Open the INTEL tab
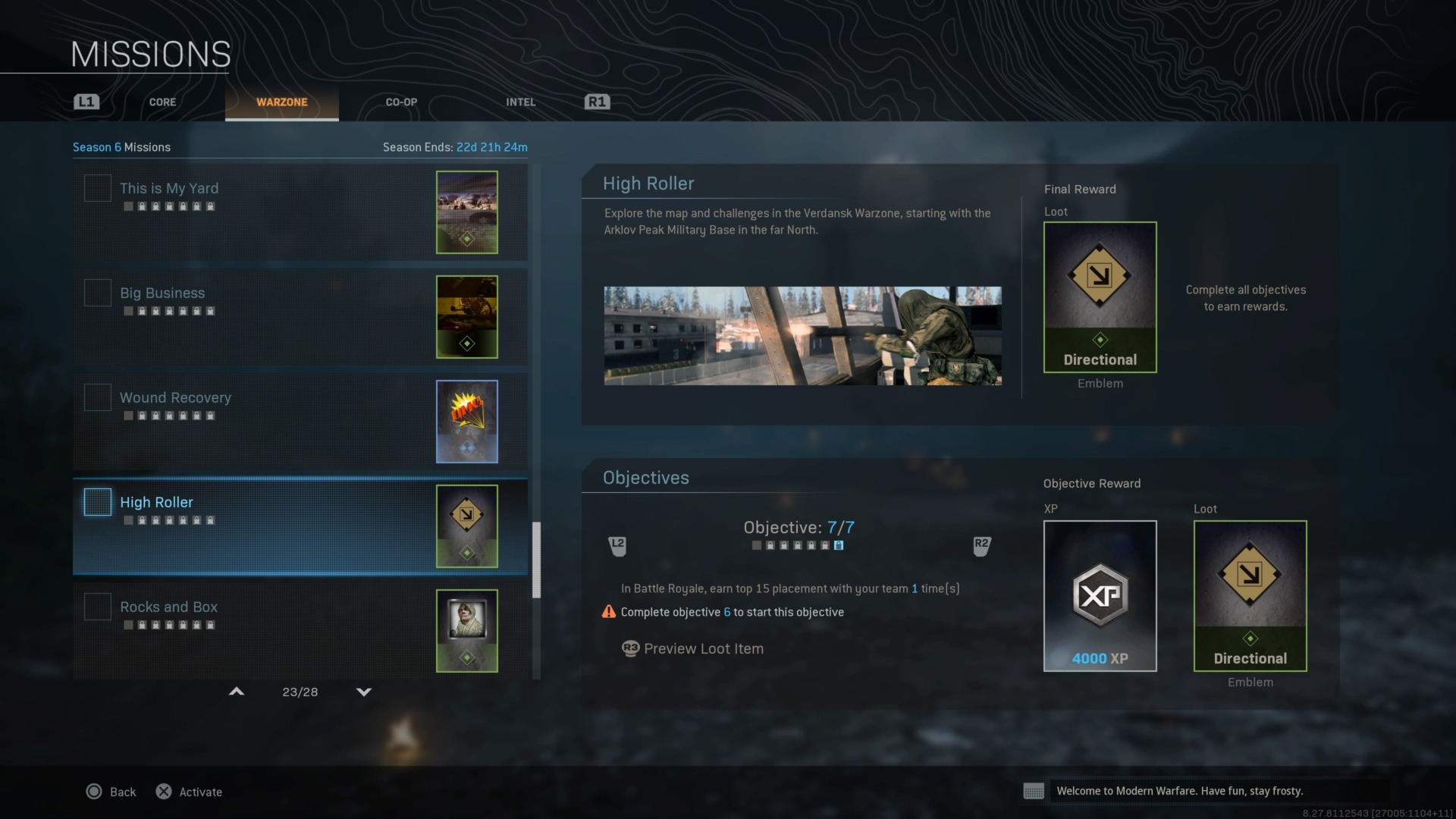The image size is (1456, 819). 520,102
